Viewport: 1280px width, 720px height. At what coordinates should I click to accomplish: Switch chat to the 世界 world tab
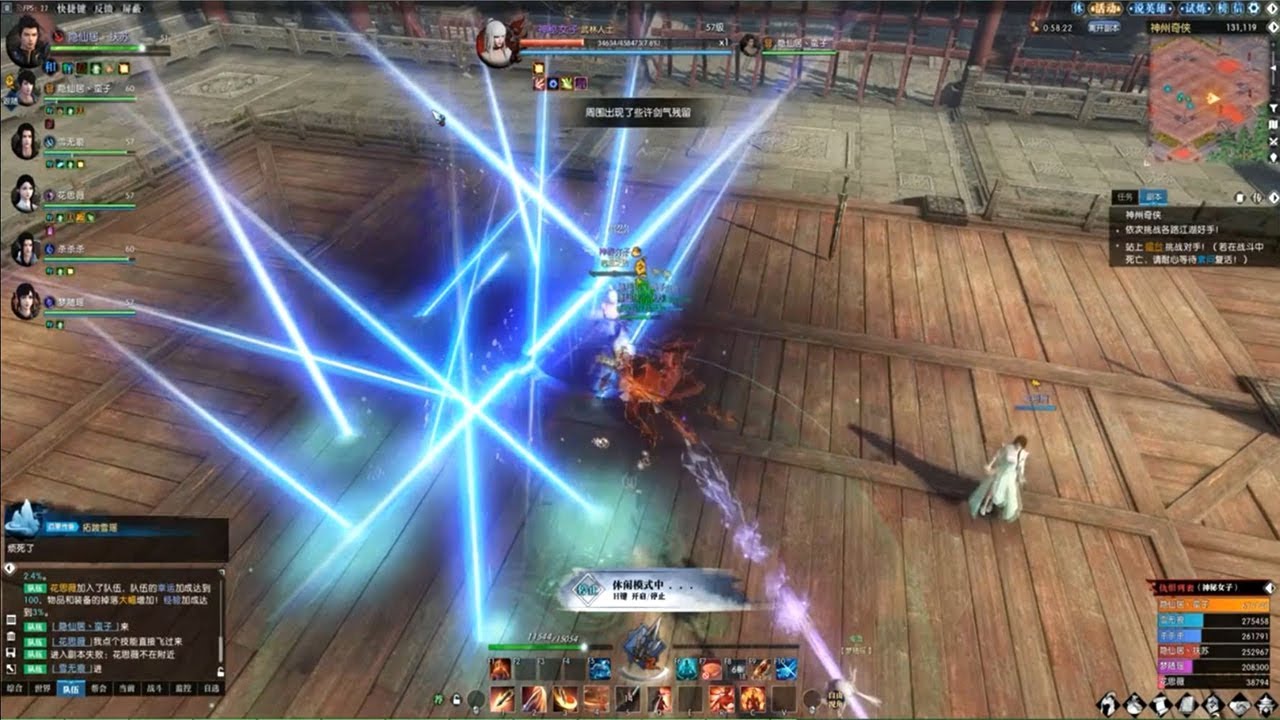click(43, 688)
